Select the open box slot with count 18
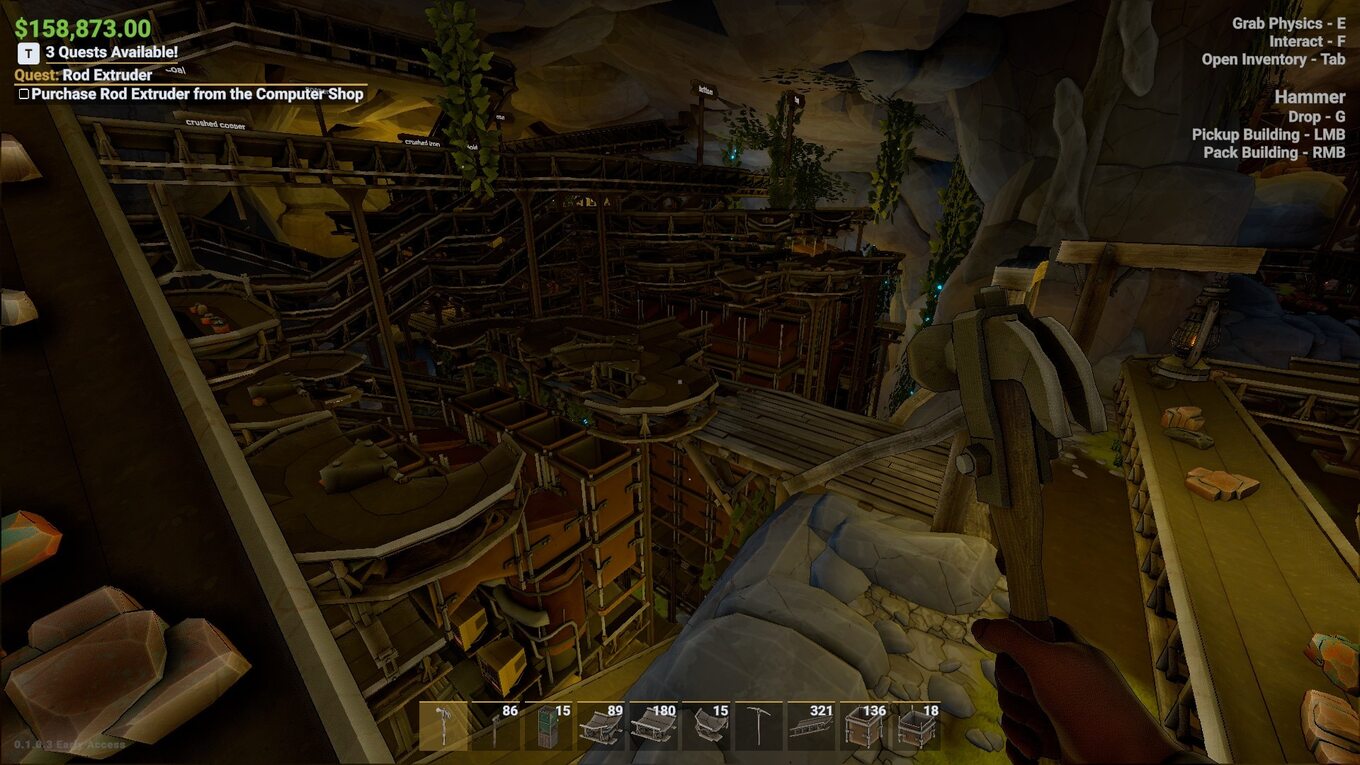This screenshot has height=765, width=1360. pos(915,726)
